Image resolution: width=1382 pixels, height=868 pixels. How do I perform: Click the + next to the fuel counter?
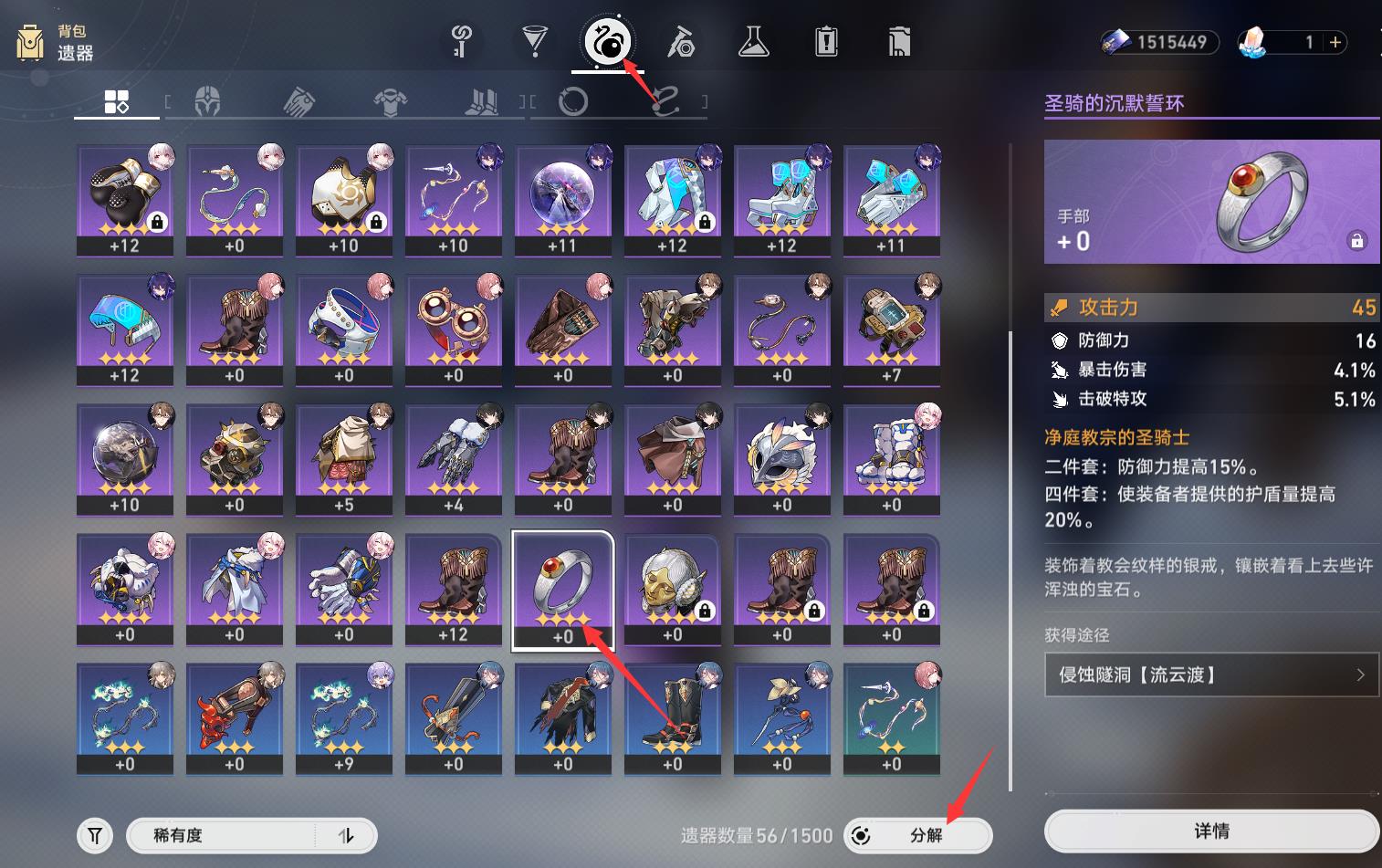(1335, 42)
